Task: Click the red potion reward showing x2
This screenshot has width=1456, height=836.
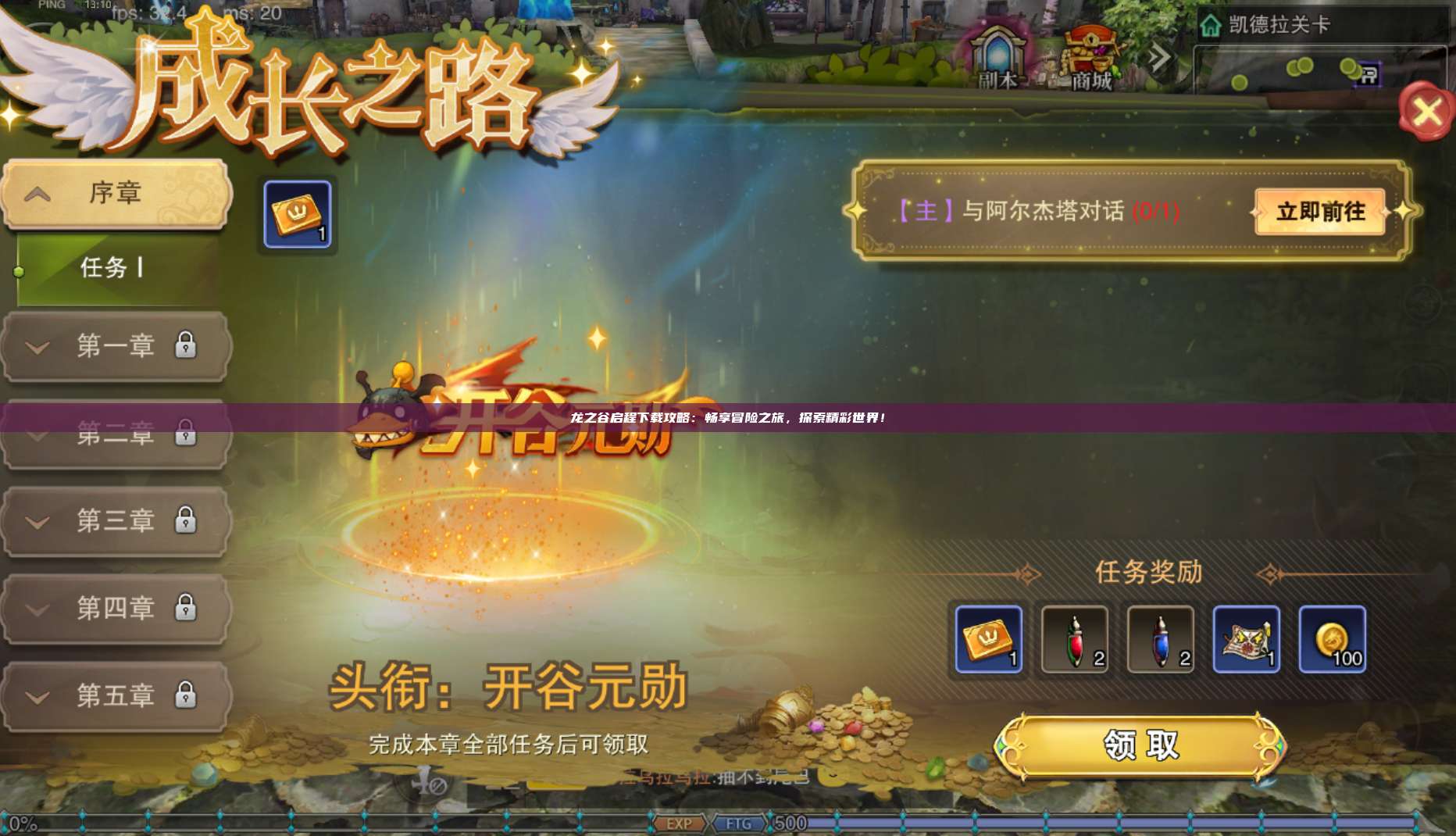Action: pos(1073,639)
